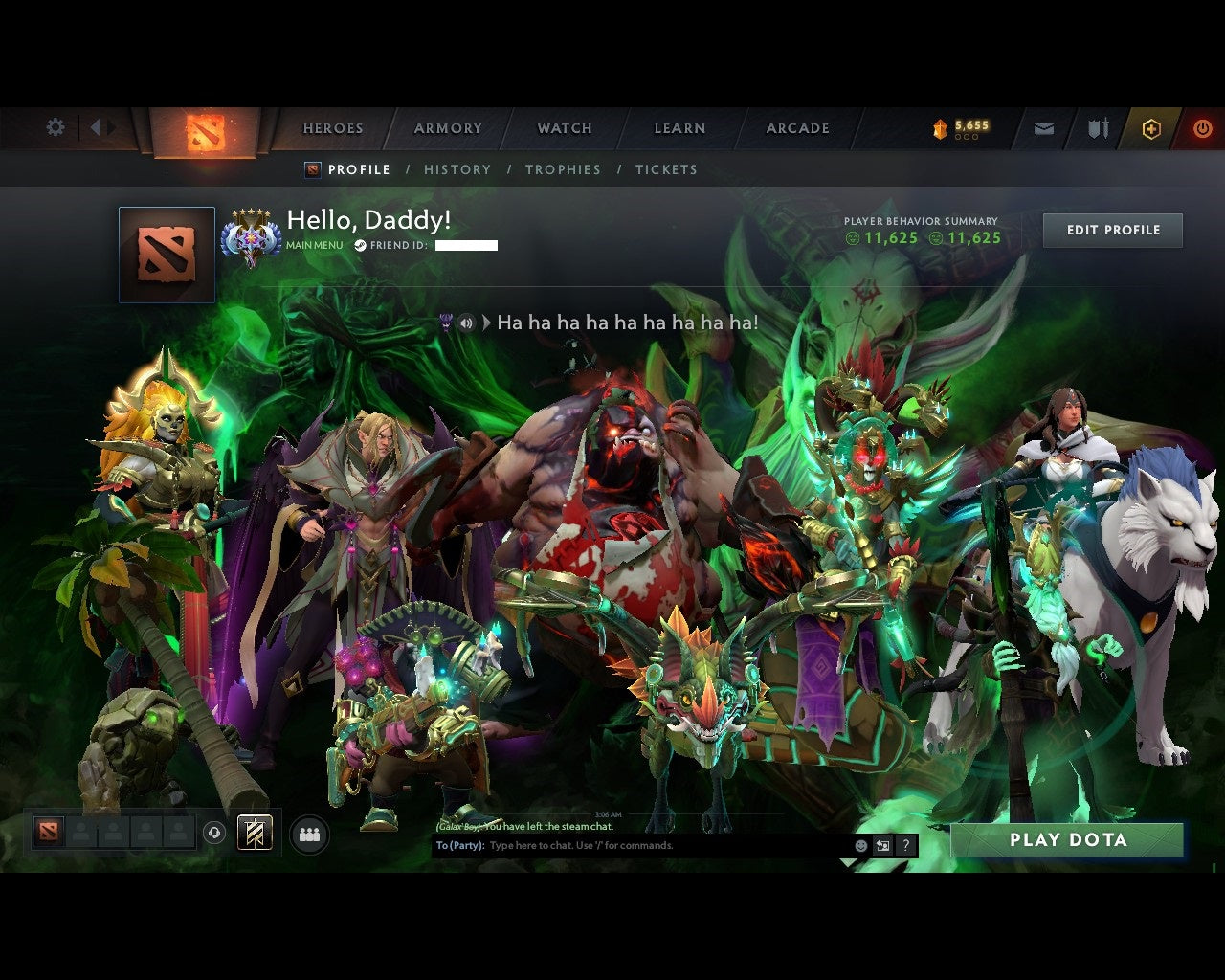The width and height of the screenshot is (1225, 980).
Task: Open Dota Plus via the gold hexagon icon
Action: (x=1151, y=127)
